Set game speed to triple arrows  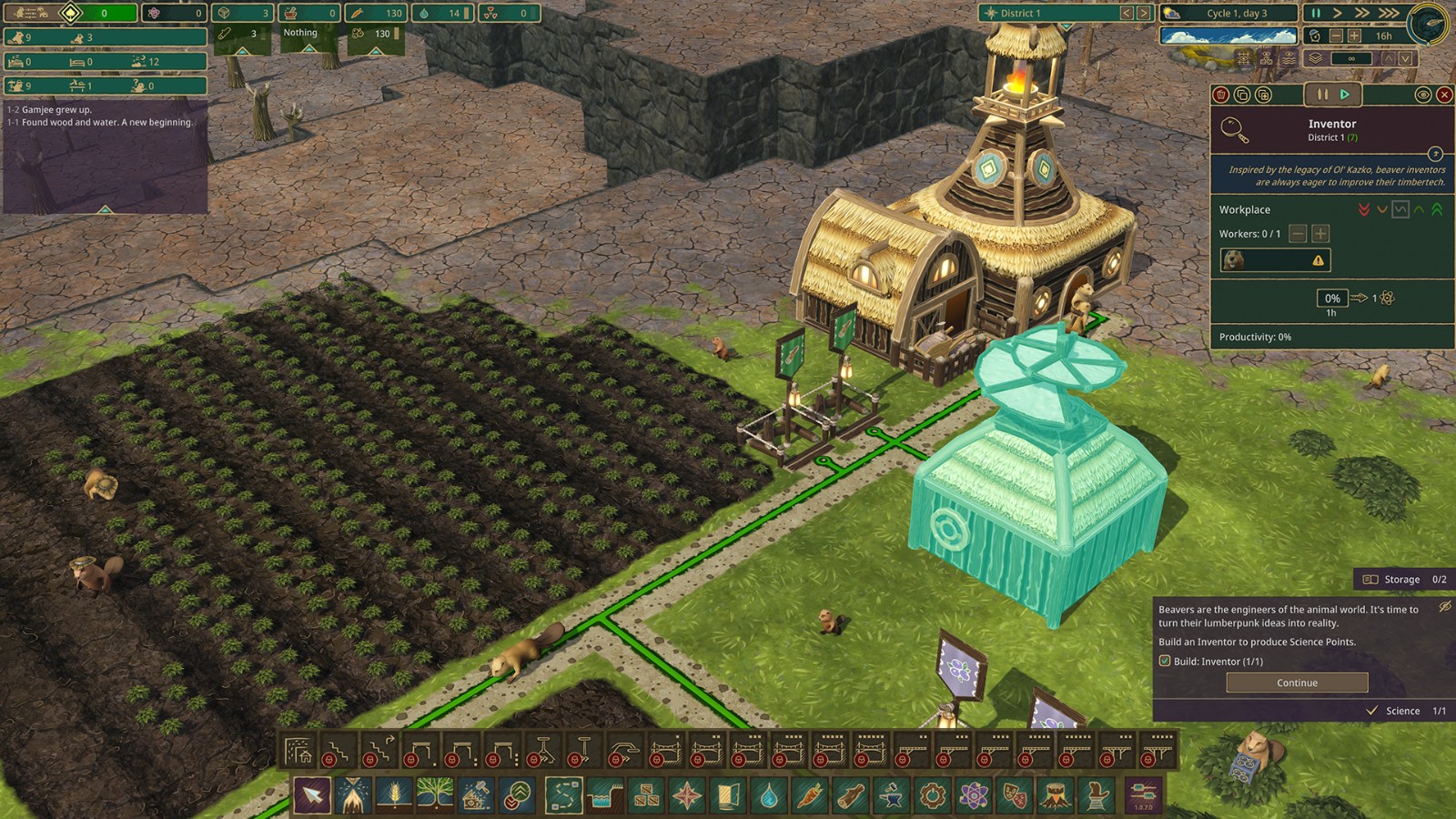pos(1389,13)
